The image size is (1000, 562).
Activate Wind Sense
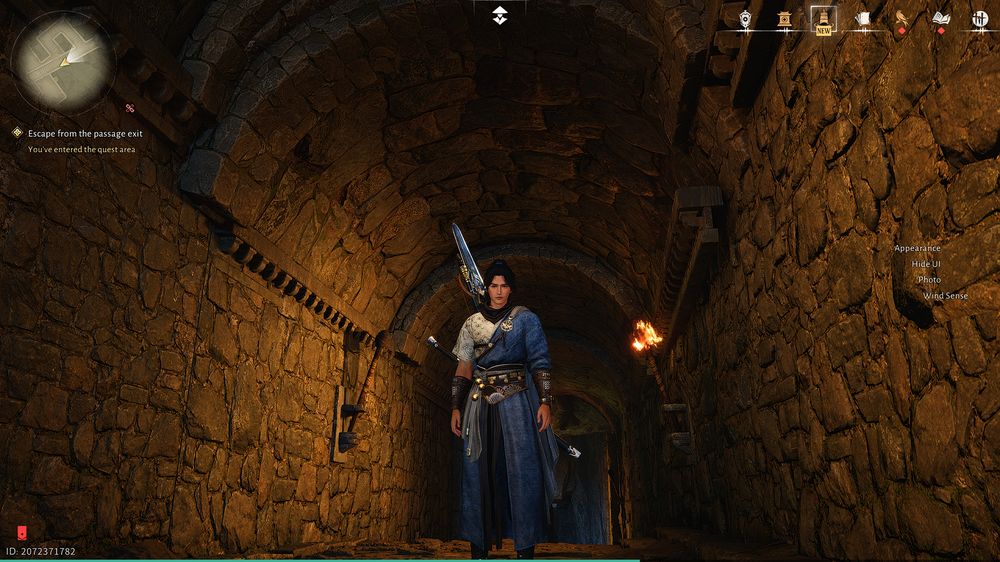tap(945, 296)
